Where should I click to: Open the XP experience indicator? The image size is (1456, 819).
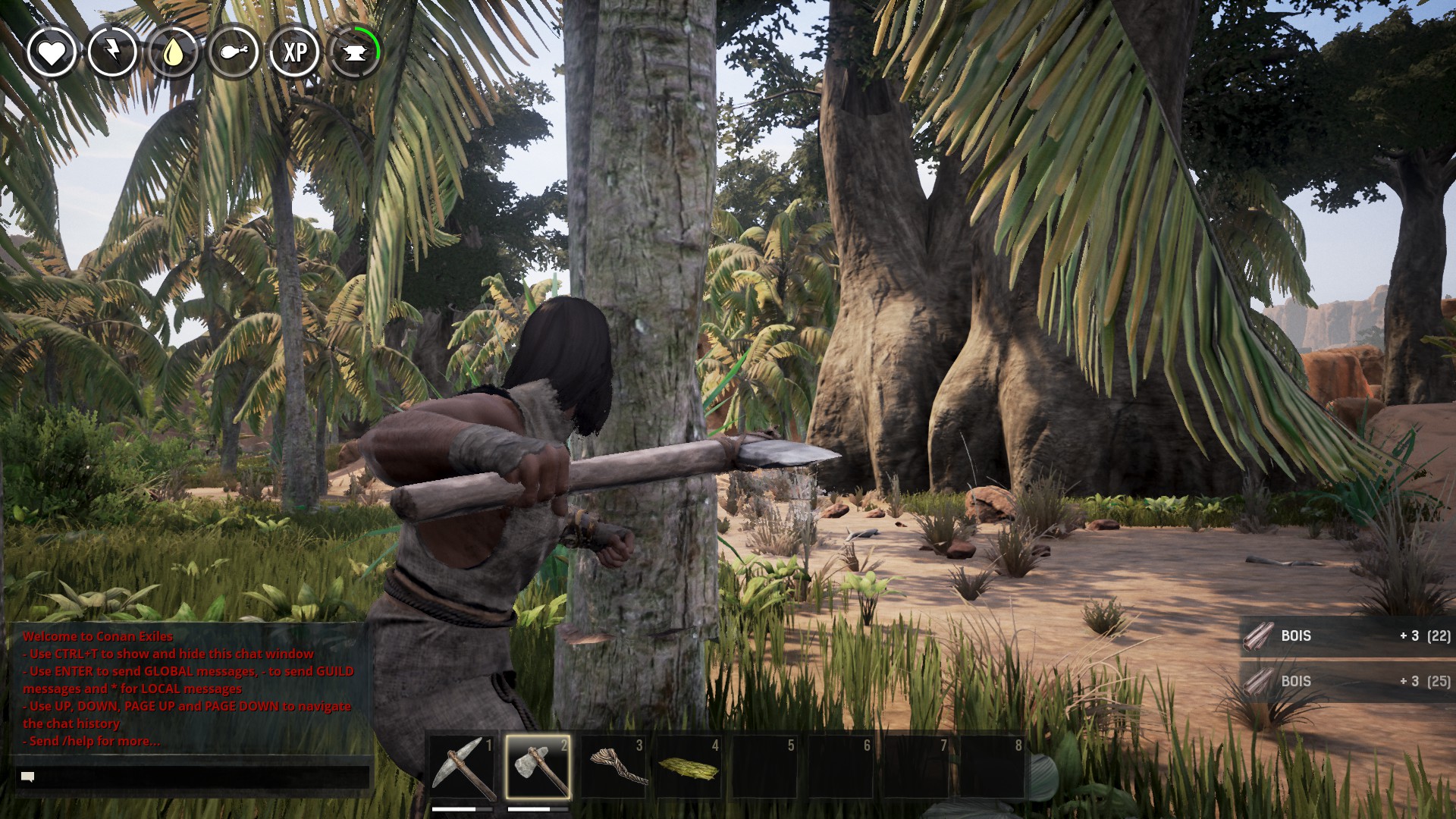pos(294,52)
